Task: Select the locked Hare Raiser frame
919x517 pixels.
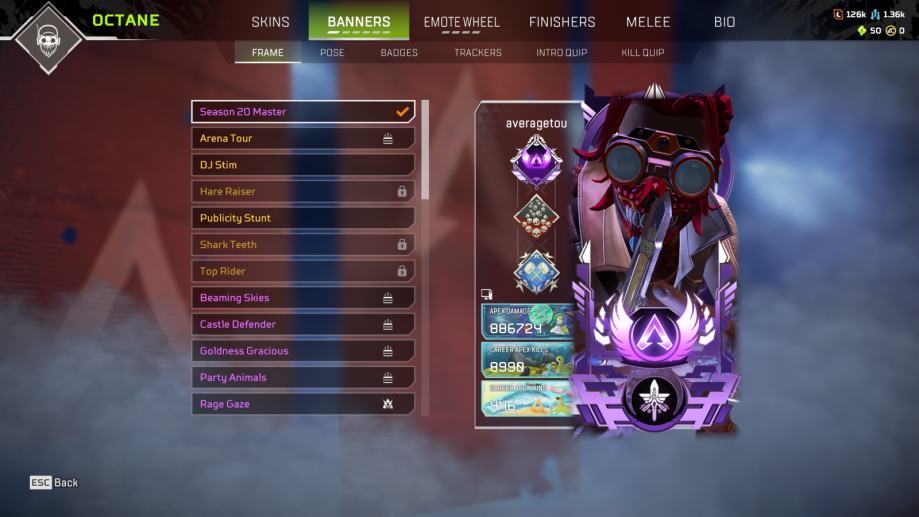Action: pyautogui.click(x=303, y=191)
